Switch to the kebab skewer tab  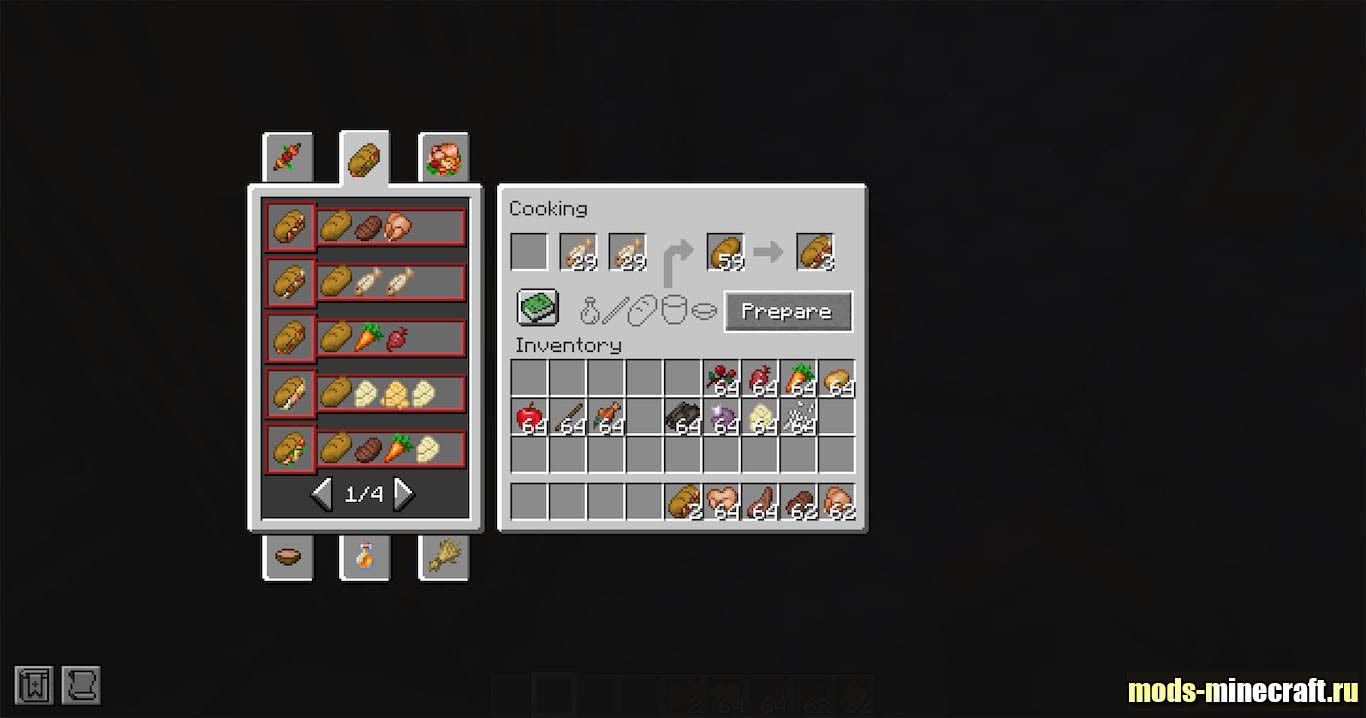tap(288, 157)
